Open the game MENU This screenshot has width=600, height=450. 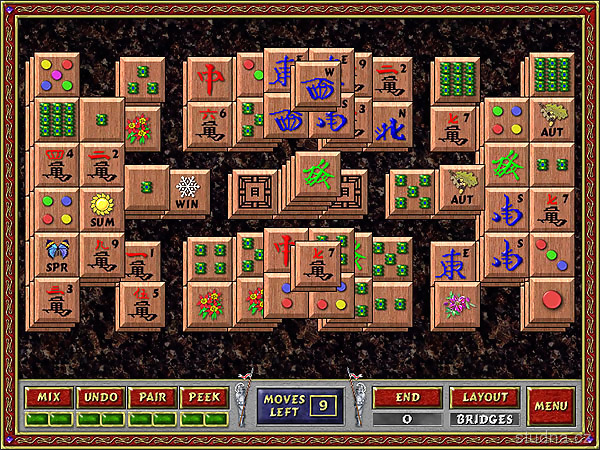pyautogui.click(x=550, y=405)
